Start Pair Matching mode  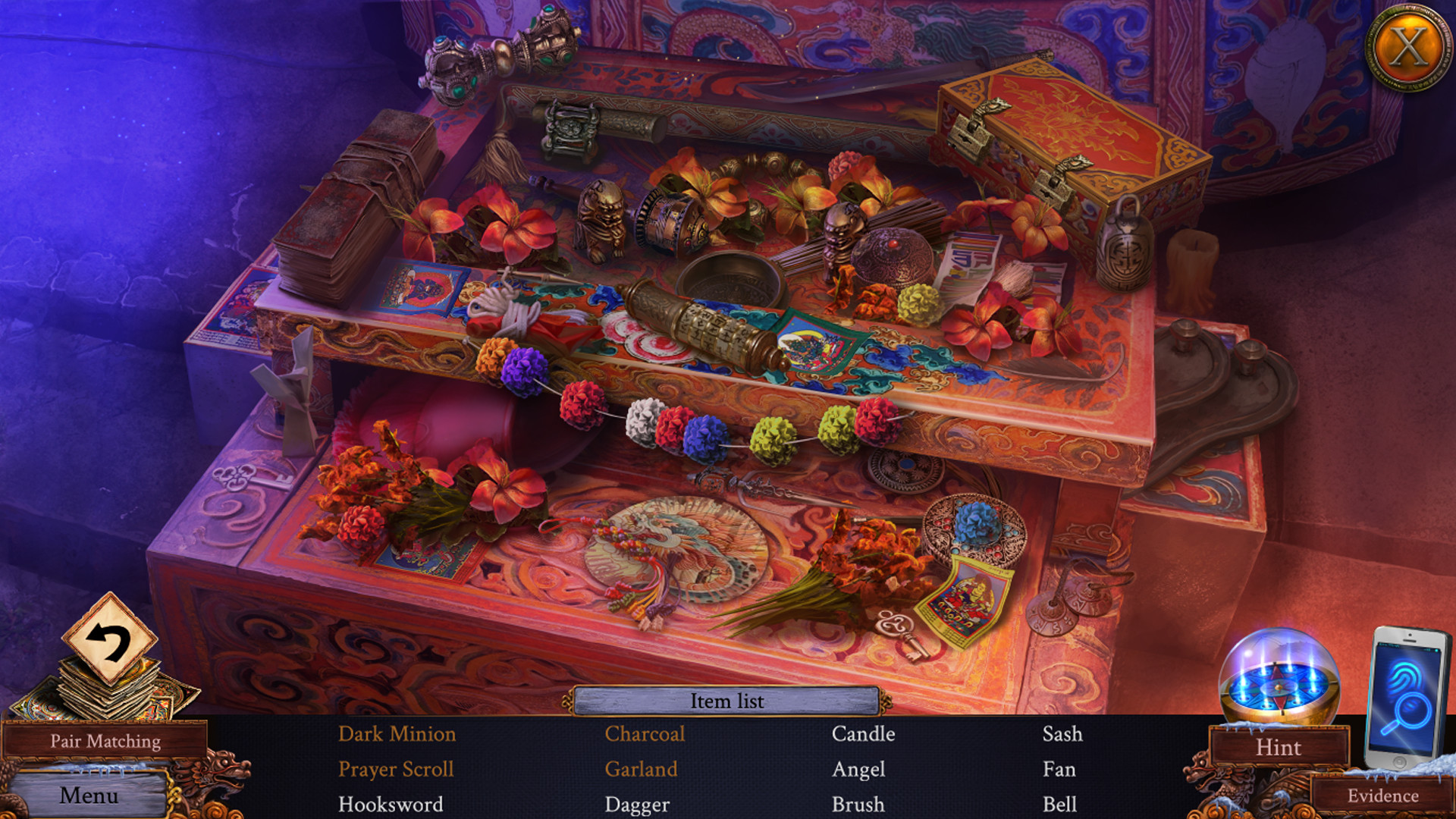pyautogui.click(x=106, y=741)
